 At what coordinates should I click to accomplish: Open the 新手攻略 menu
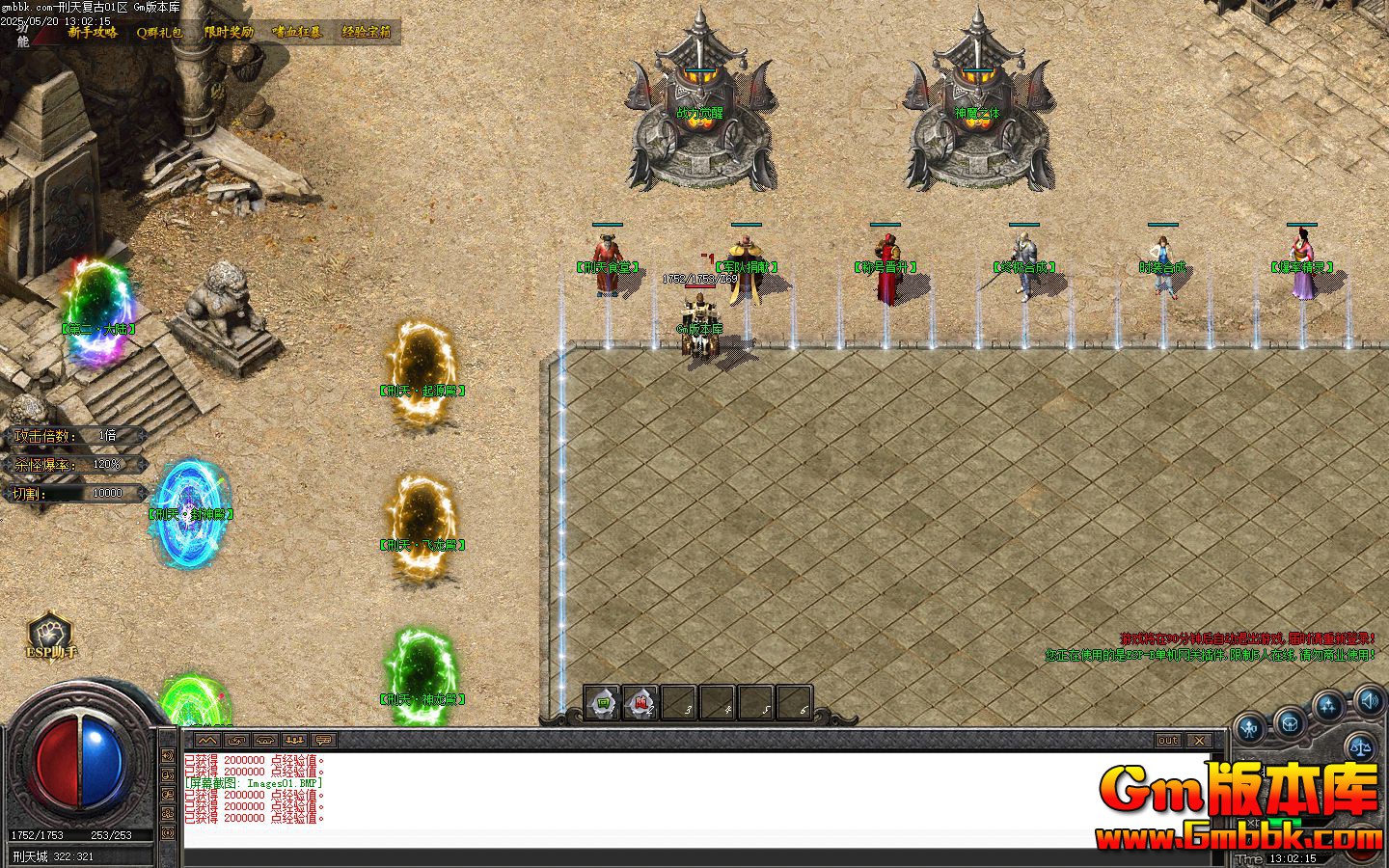[92, 31]
